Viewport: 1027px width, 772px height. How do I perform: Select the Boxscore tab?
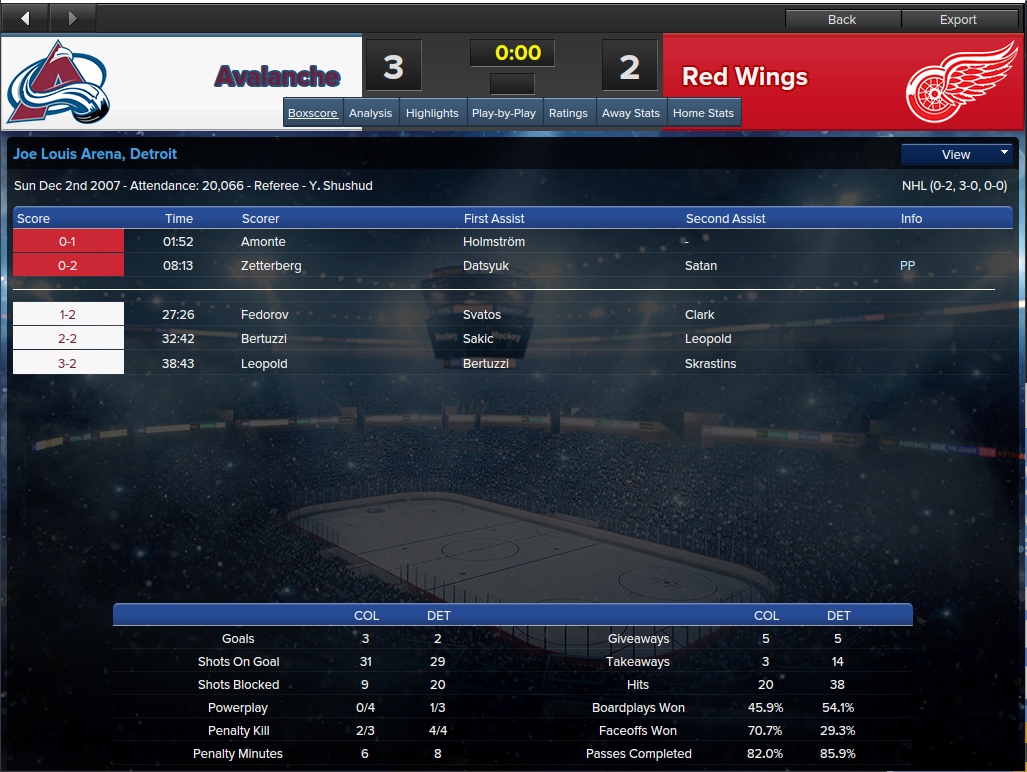(313, 113)
